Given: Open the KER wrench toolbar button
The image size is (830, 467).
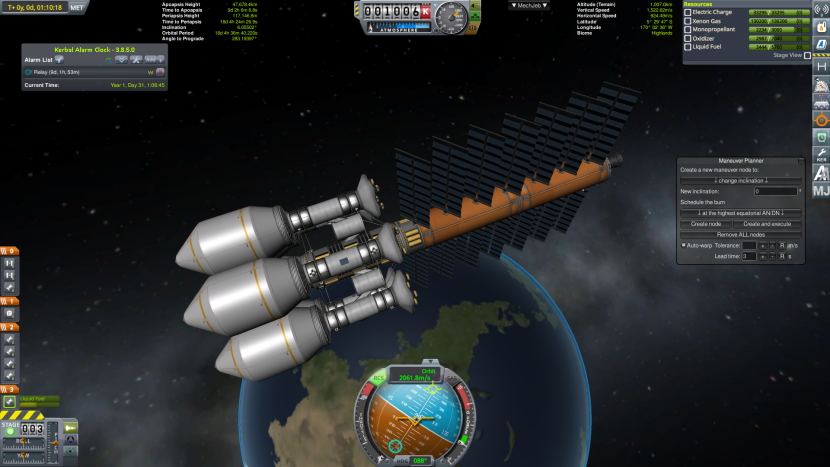Looking at the screenshot, I should 821,155.
